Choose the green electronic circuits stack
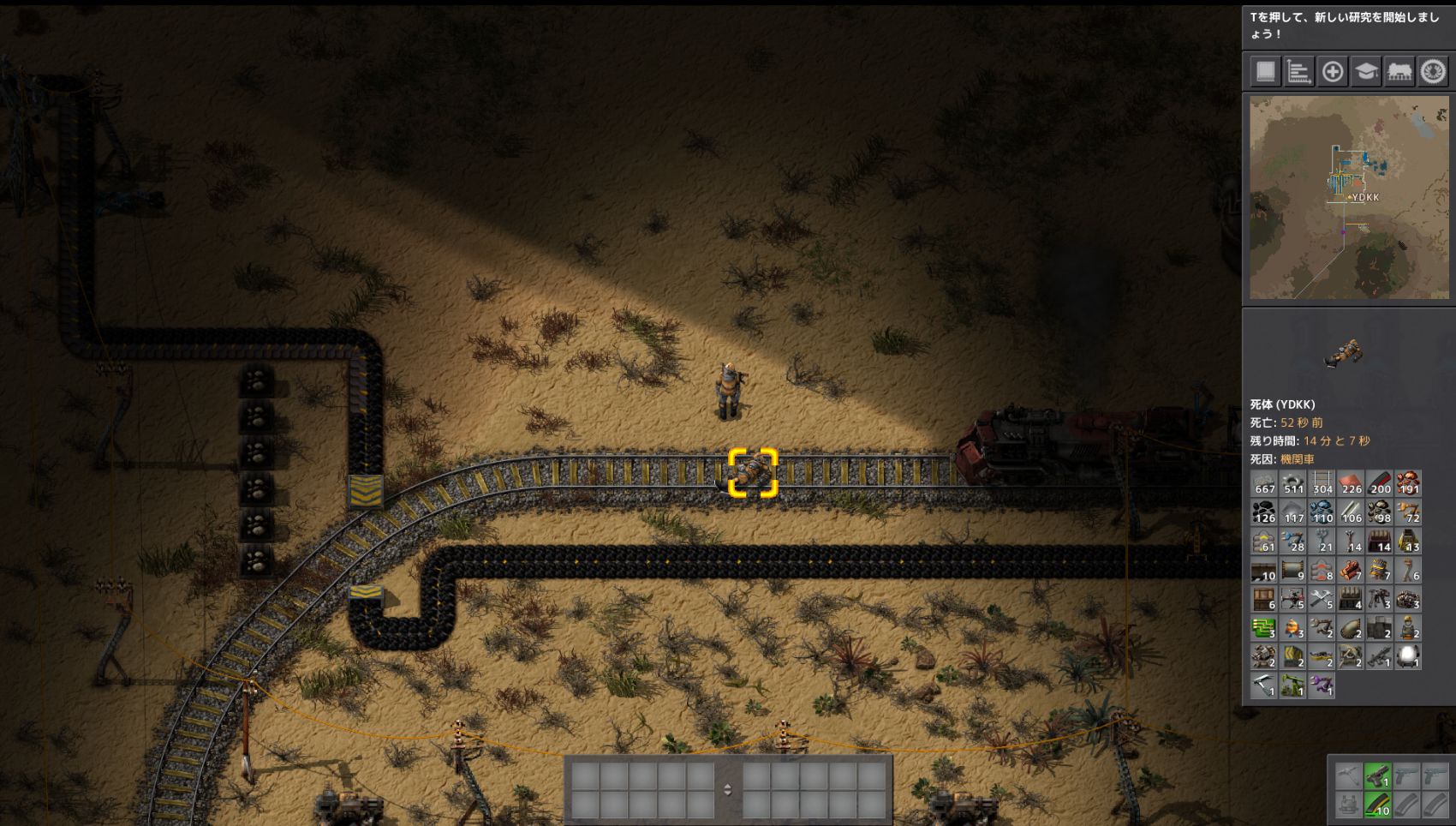The width and height of the screenshot is (1456, 826). (x=1264, y=628)
